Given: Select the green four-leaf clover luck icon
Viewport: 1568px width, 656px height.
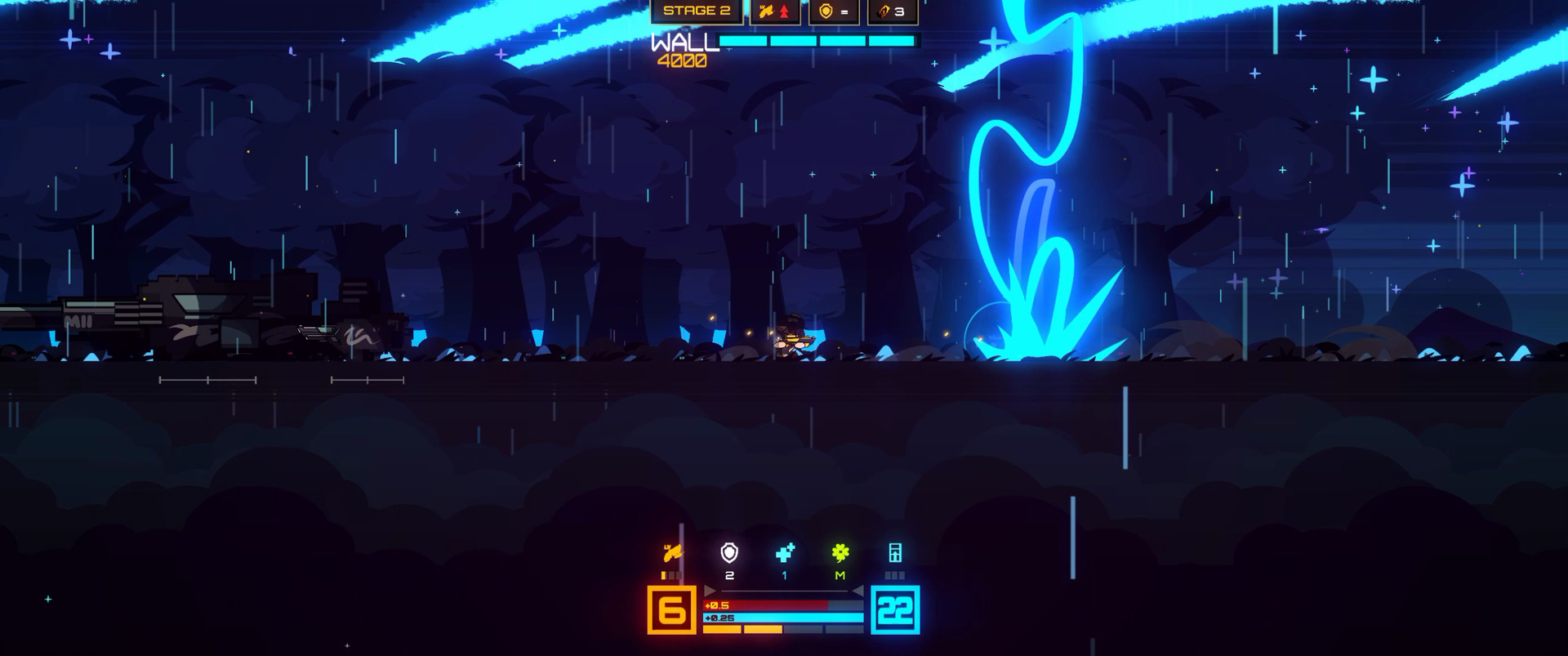Looking at the screenshot, I should pos(840,553).
